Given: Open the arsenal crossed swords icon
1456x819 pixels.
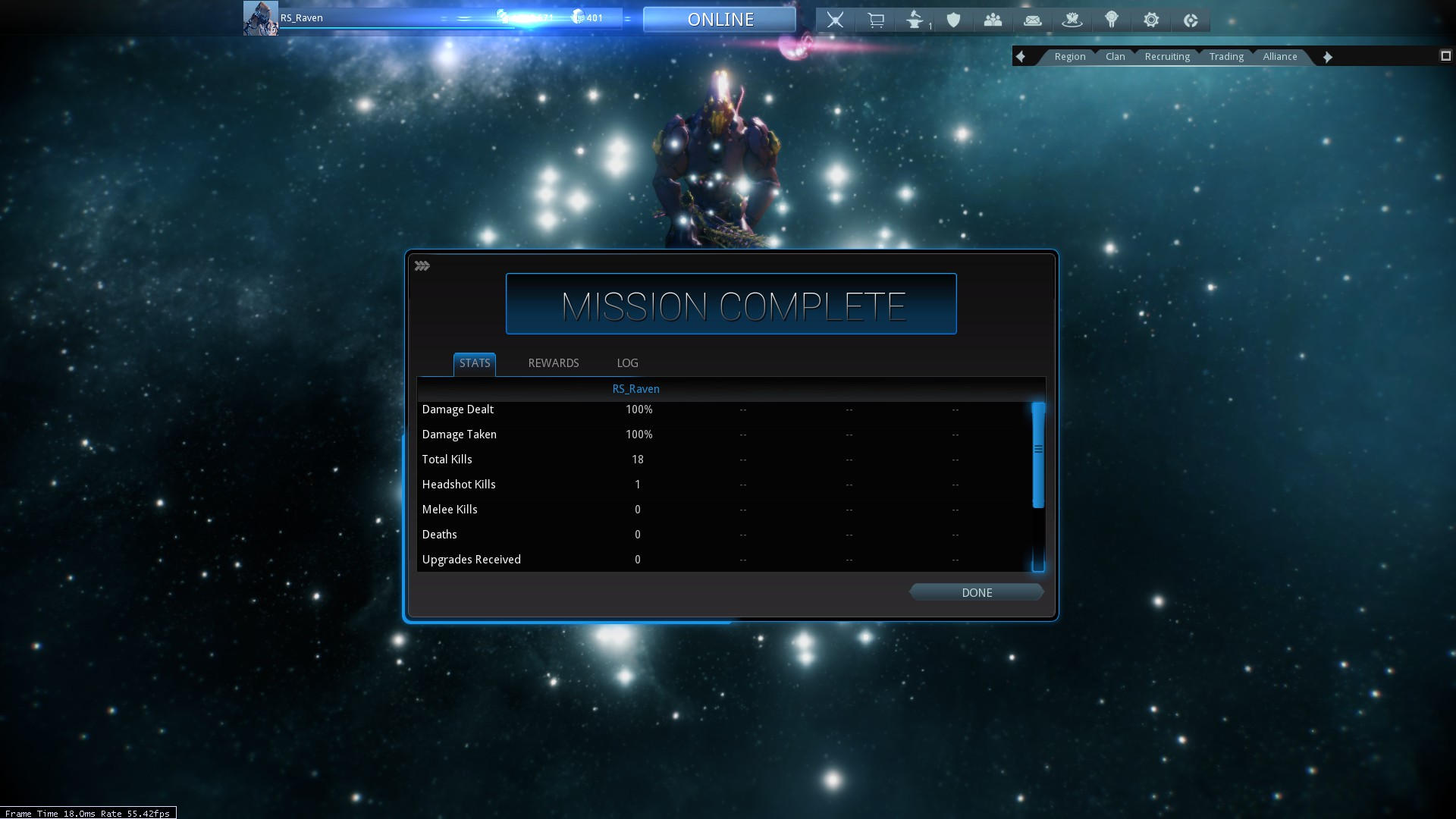Looking at the screenshot, I should coord(835,20).
